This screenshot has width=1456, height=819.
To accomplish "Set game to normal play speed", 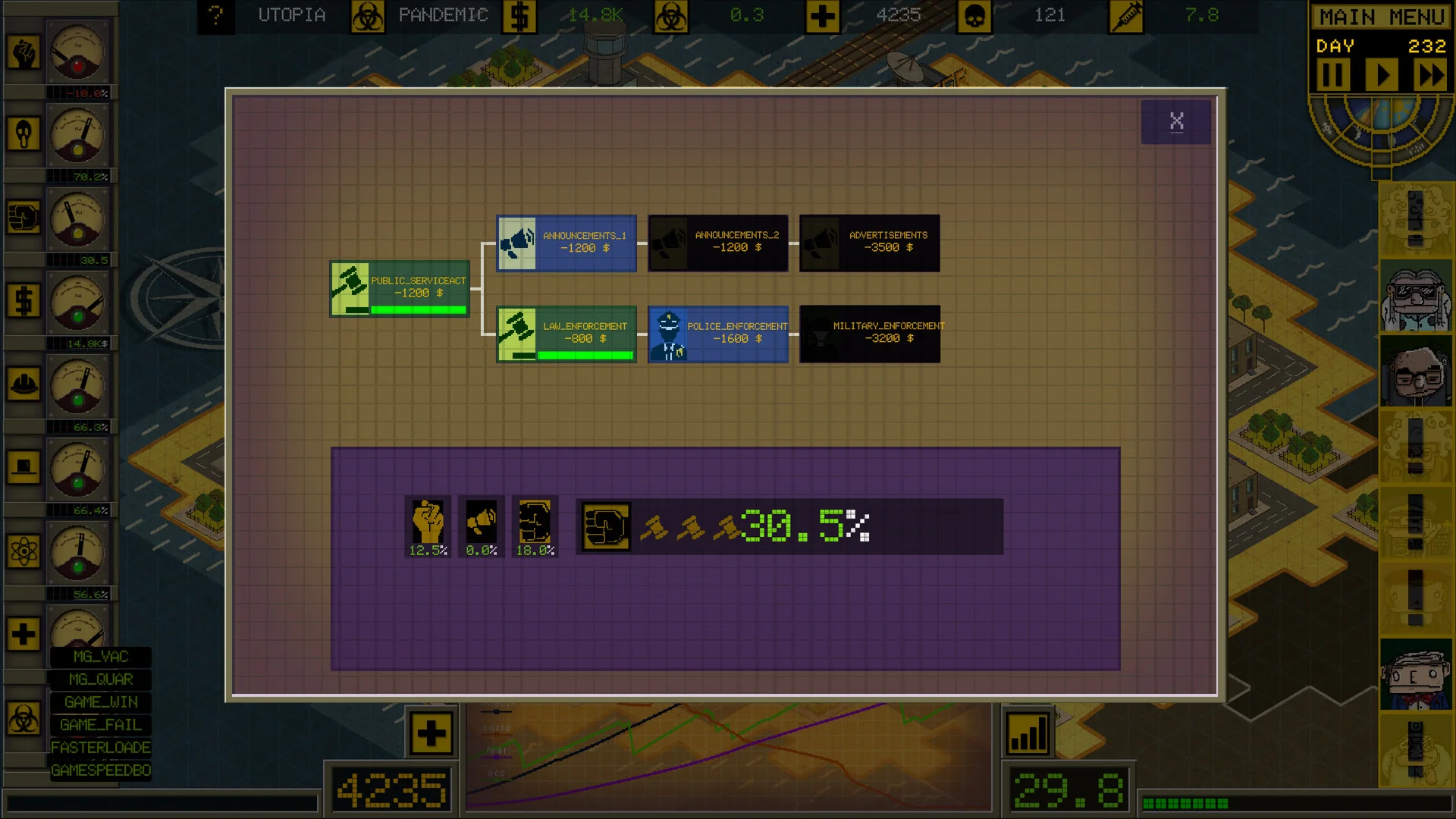I will click(1382, 75).
